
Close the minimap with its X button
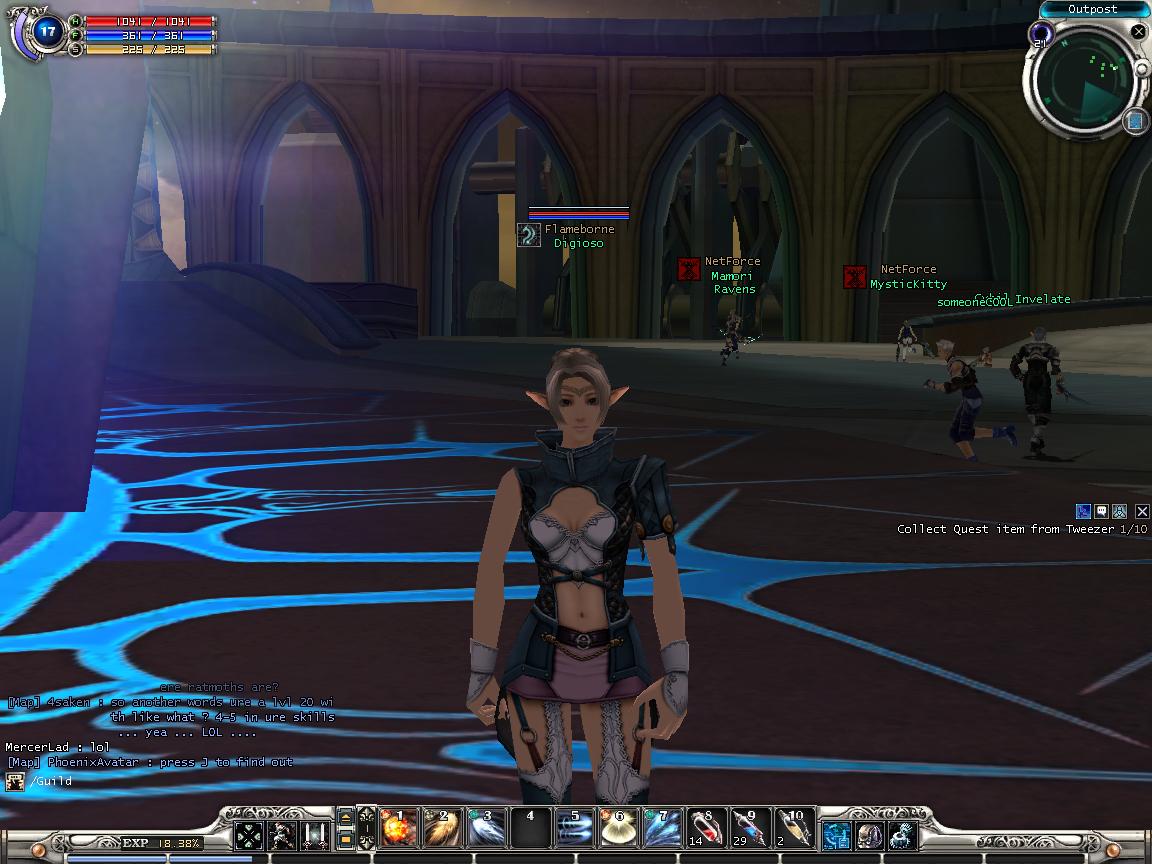pos(1138,32)
